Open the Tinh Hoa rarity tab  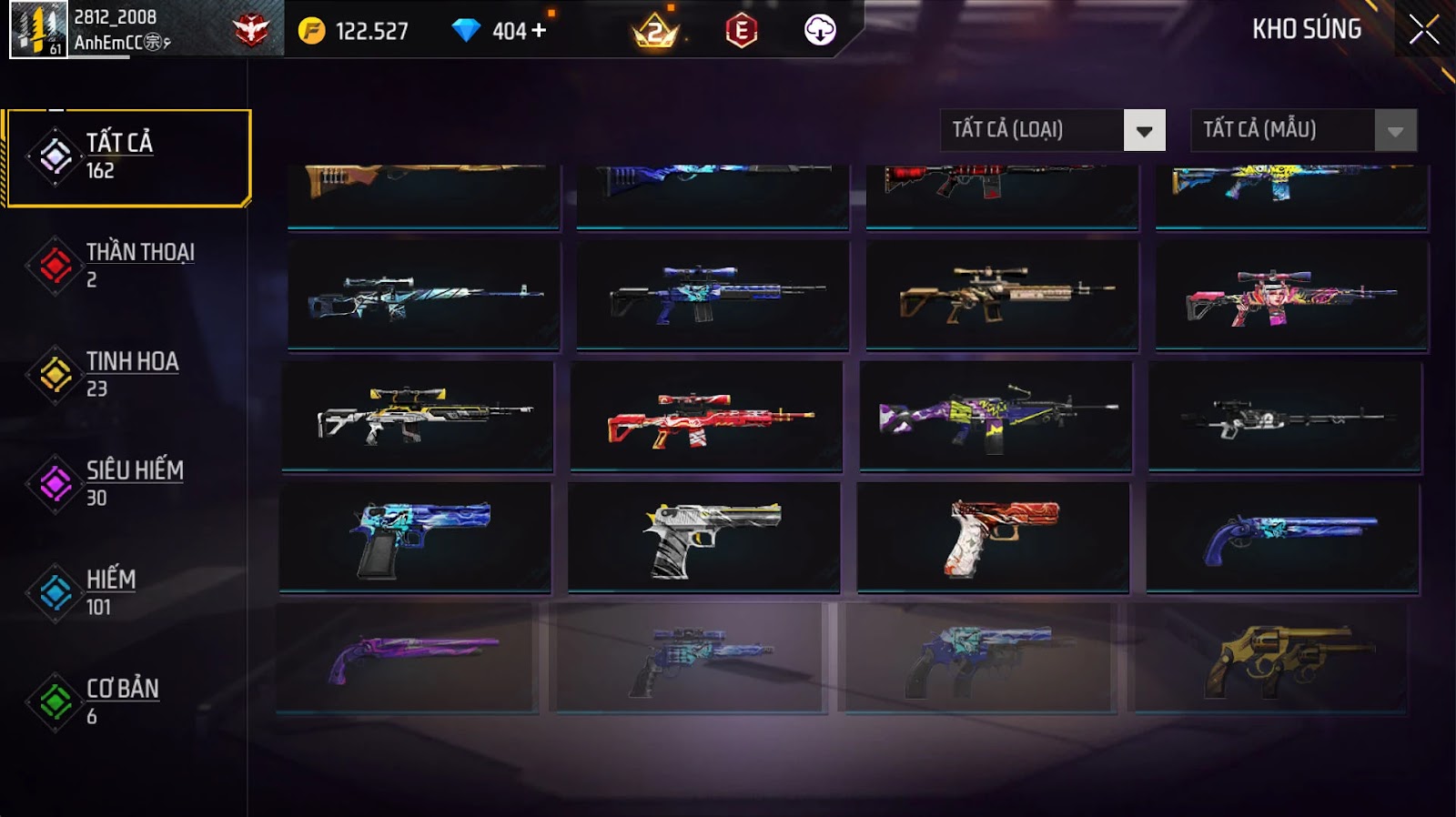127,375
